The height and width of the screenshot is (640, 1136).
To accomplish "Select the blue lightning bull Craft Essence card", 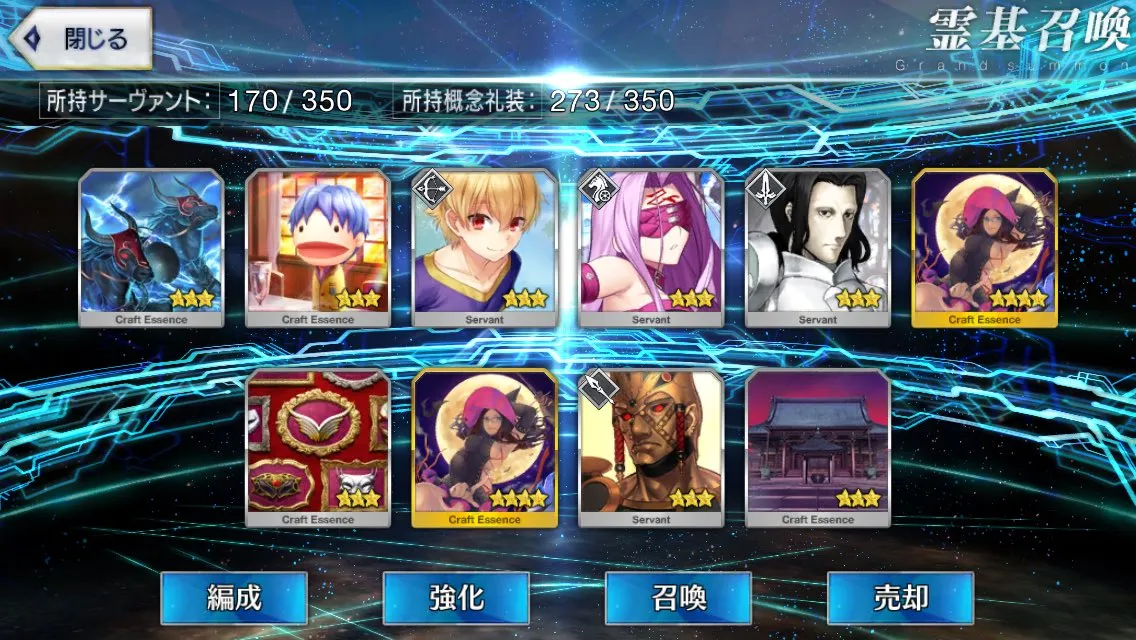I will coord(152,247).
